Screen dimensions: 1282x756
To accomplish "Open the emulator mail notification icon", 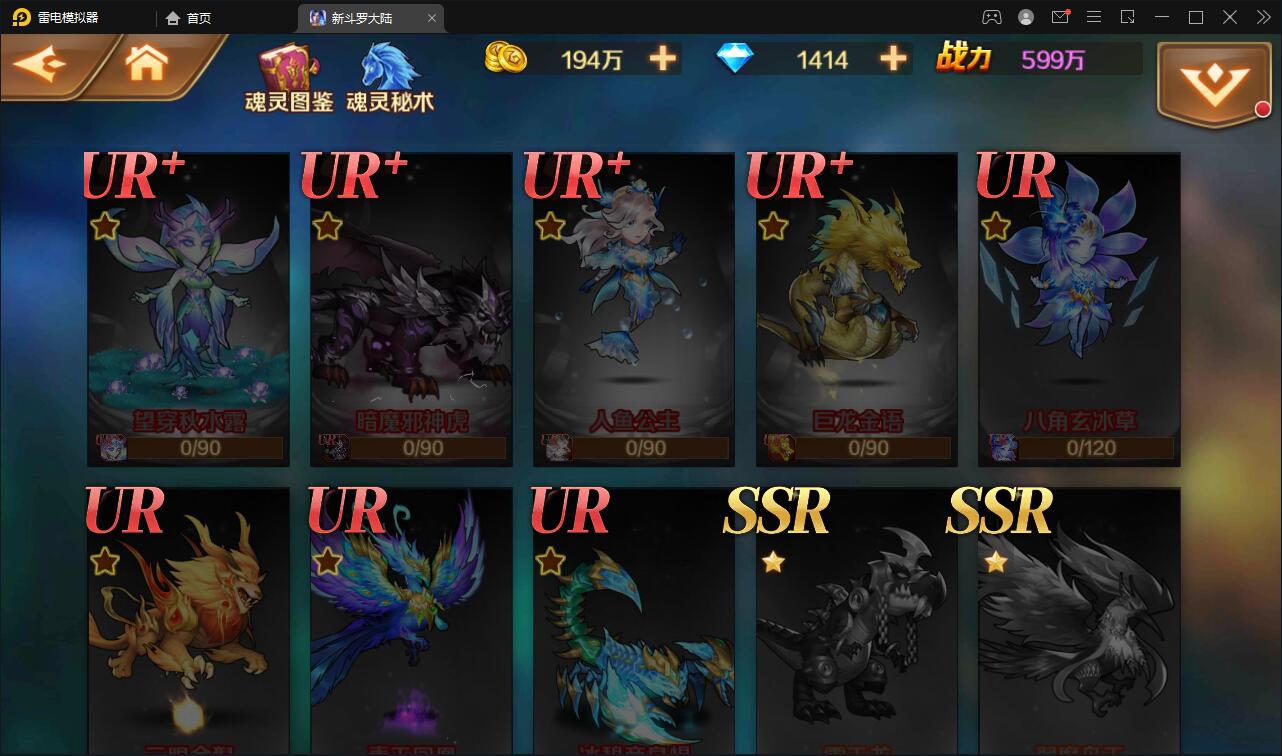I will (1062, 17).
